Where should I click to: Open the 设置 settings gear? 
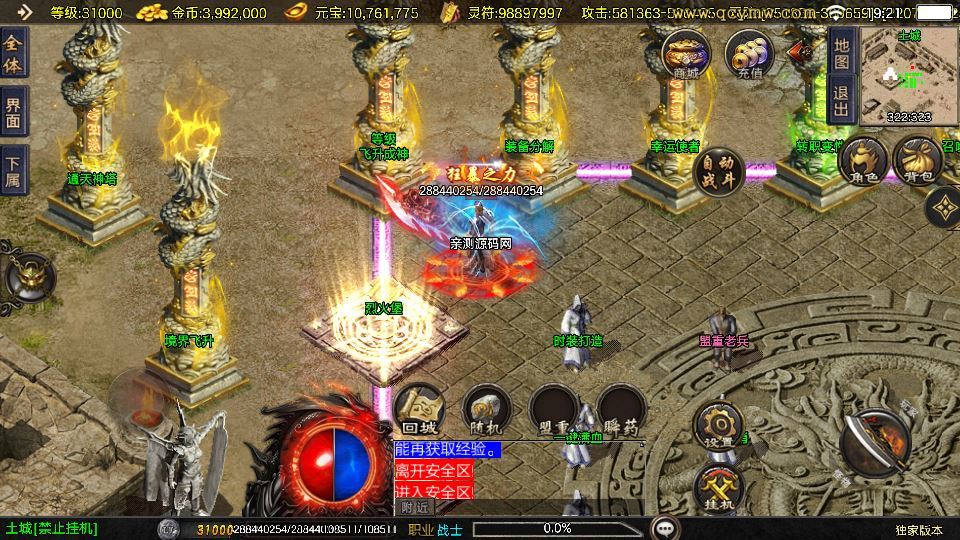point(717,425)
